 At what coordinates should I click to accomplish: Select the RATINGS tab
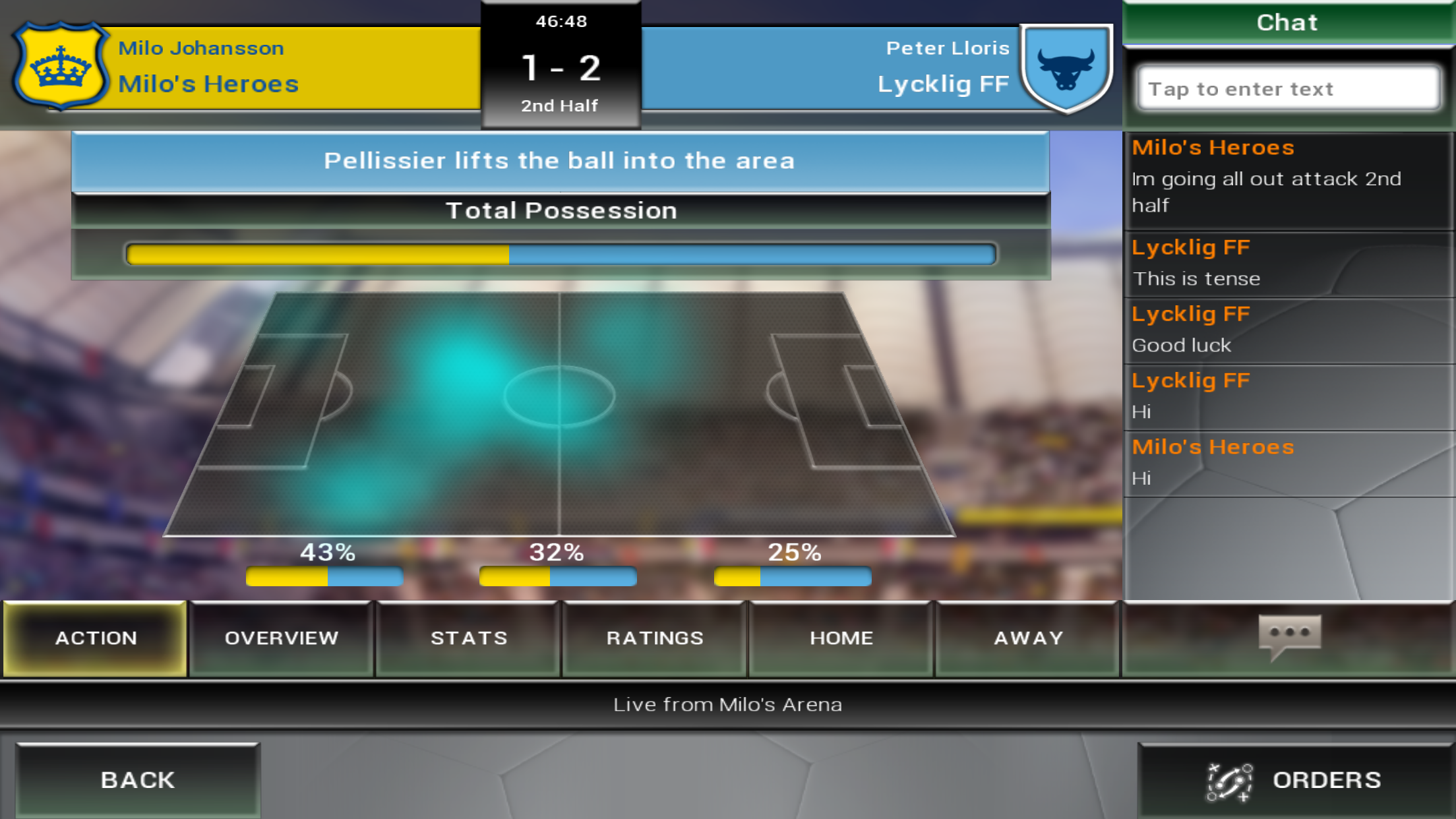655,638
